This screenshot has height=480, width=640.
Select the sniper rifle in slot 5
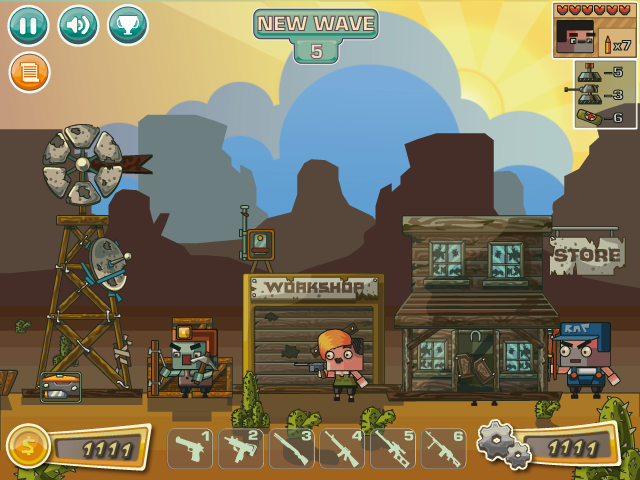tap(393, 449)
